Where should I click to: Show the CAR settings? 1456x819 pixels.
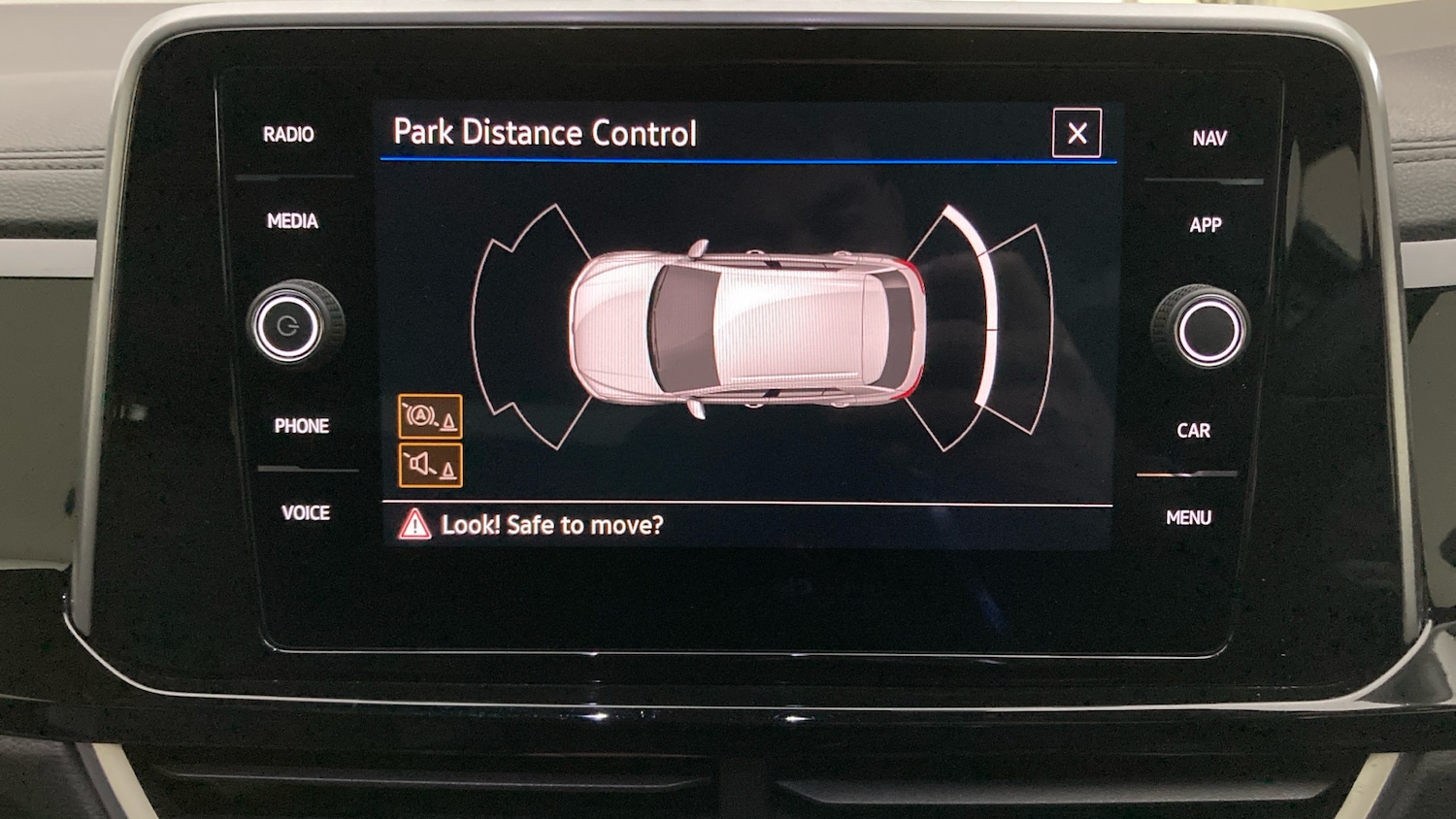coord(1193,431)
